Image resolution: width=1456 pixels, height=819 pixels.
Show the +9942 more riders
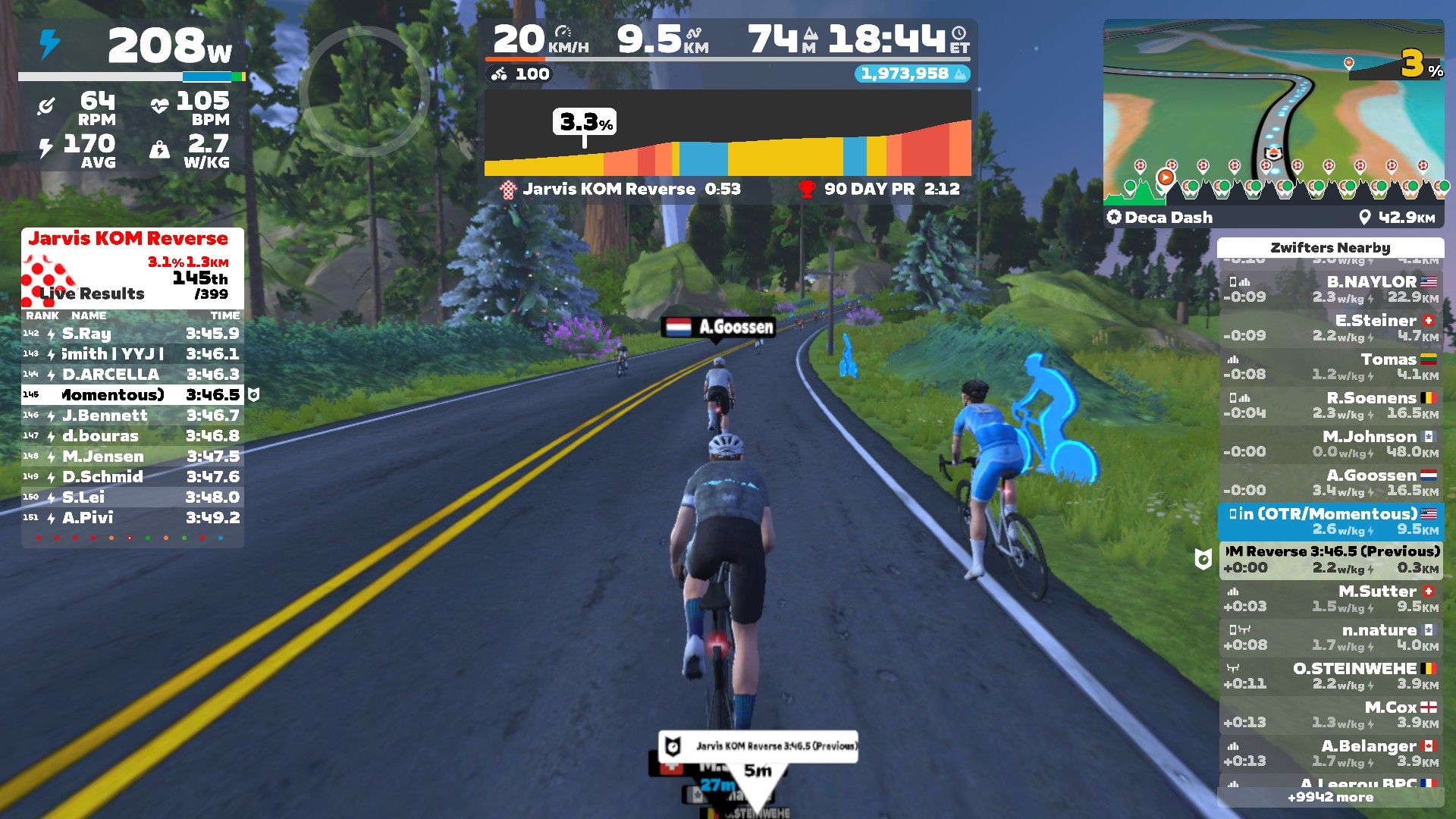click(1330, 797)
